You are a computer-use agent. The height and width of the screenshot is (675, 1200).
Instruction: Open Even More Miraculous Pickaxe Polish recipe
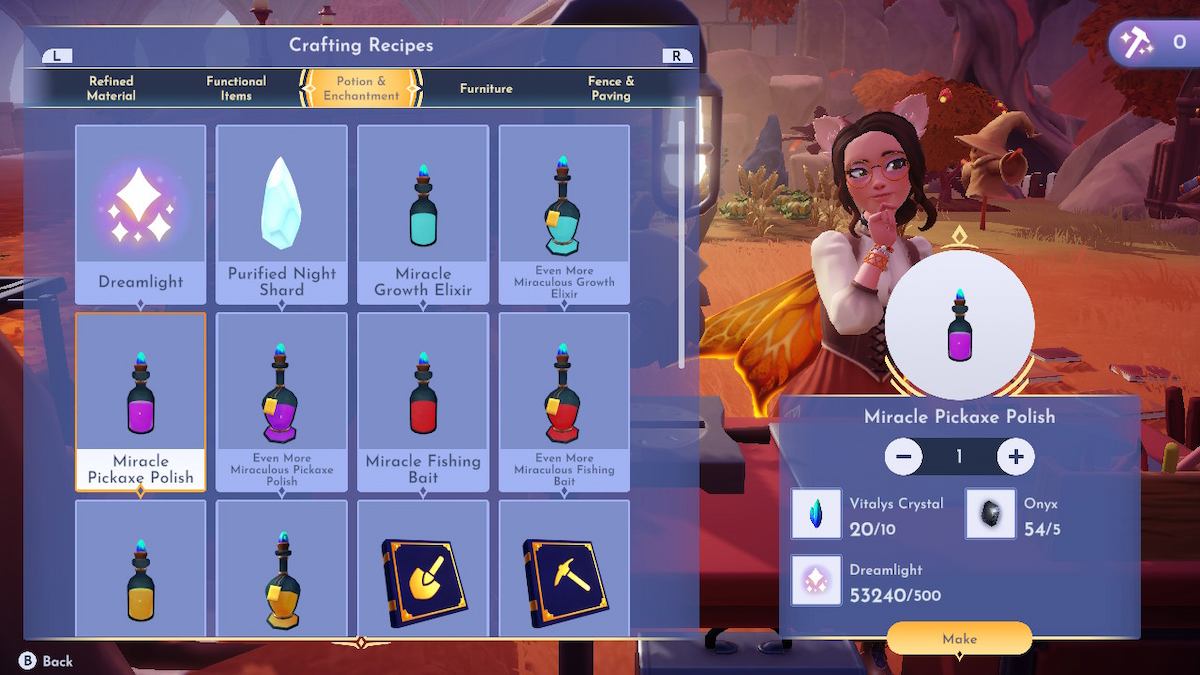(282, 401)
